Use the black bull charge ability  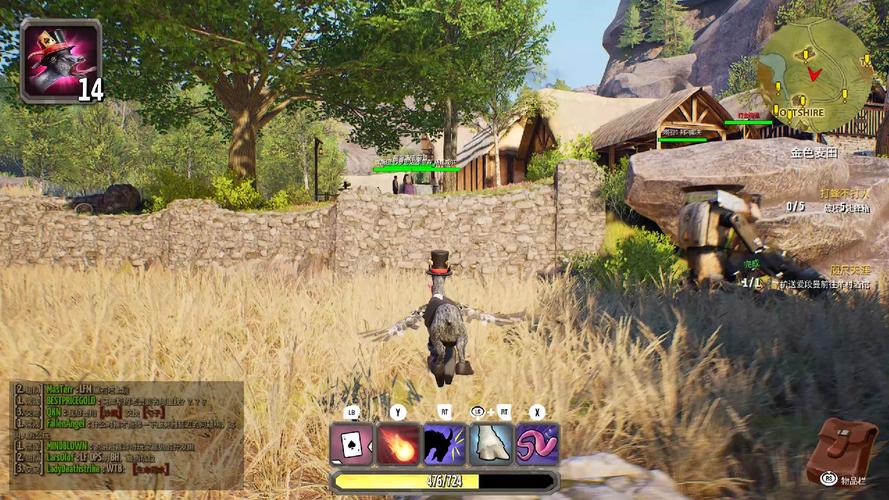[x=444, y=444]
